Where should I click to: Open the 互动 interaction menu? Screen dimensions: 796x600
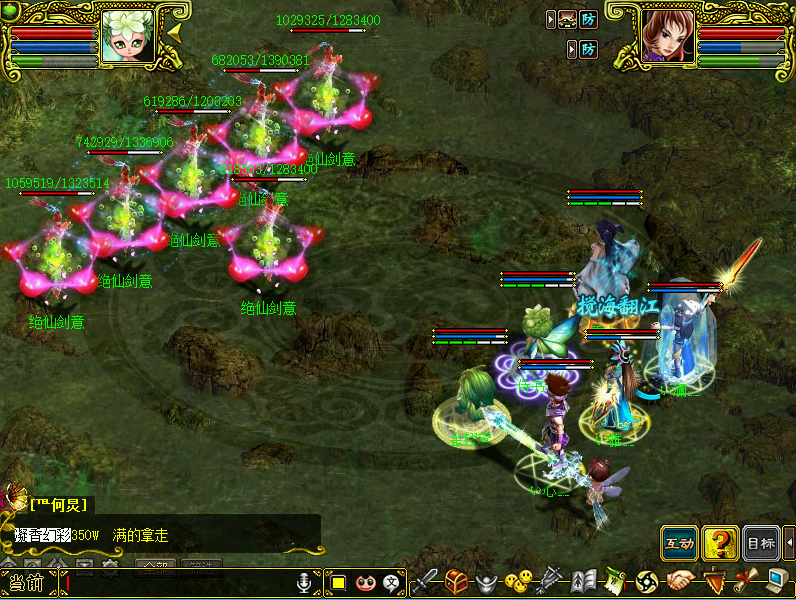click(679, 542)
